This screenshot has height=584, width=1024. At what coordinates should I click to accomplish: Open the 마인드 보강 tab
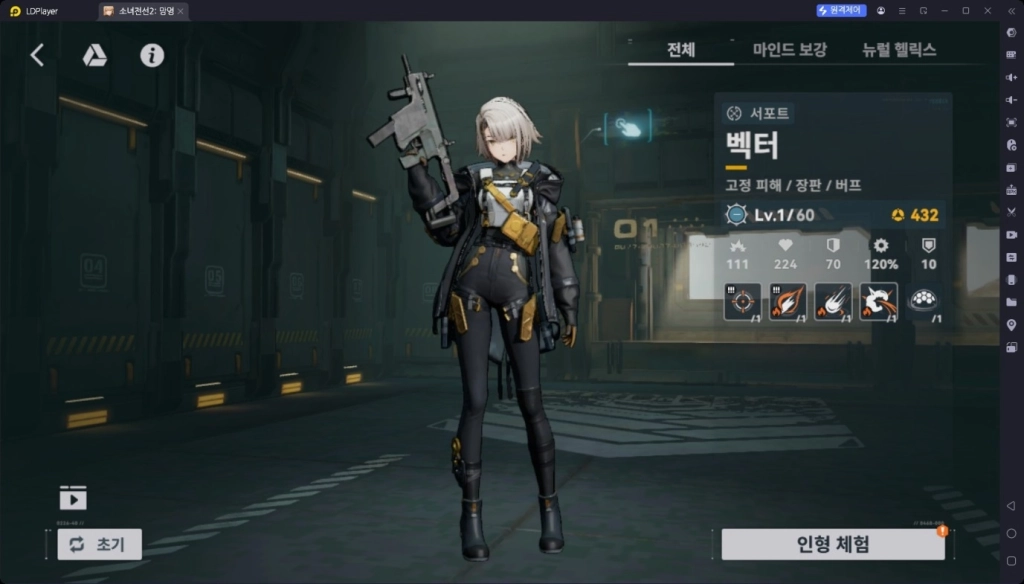pos(790,50)
